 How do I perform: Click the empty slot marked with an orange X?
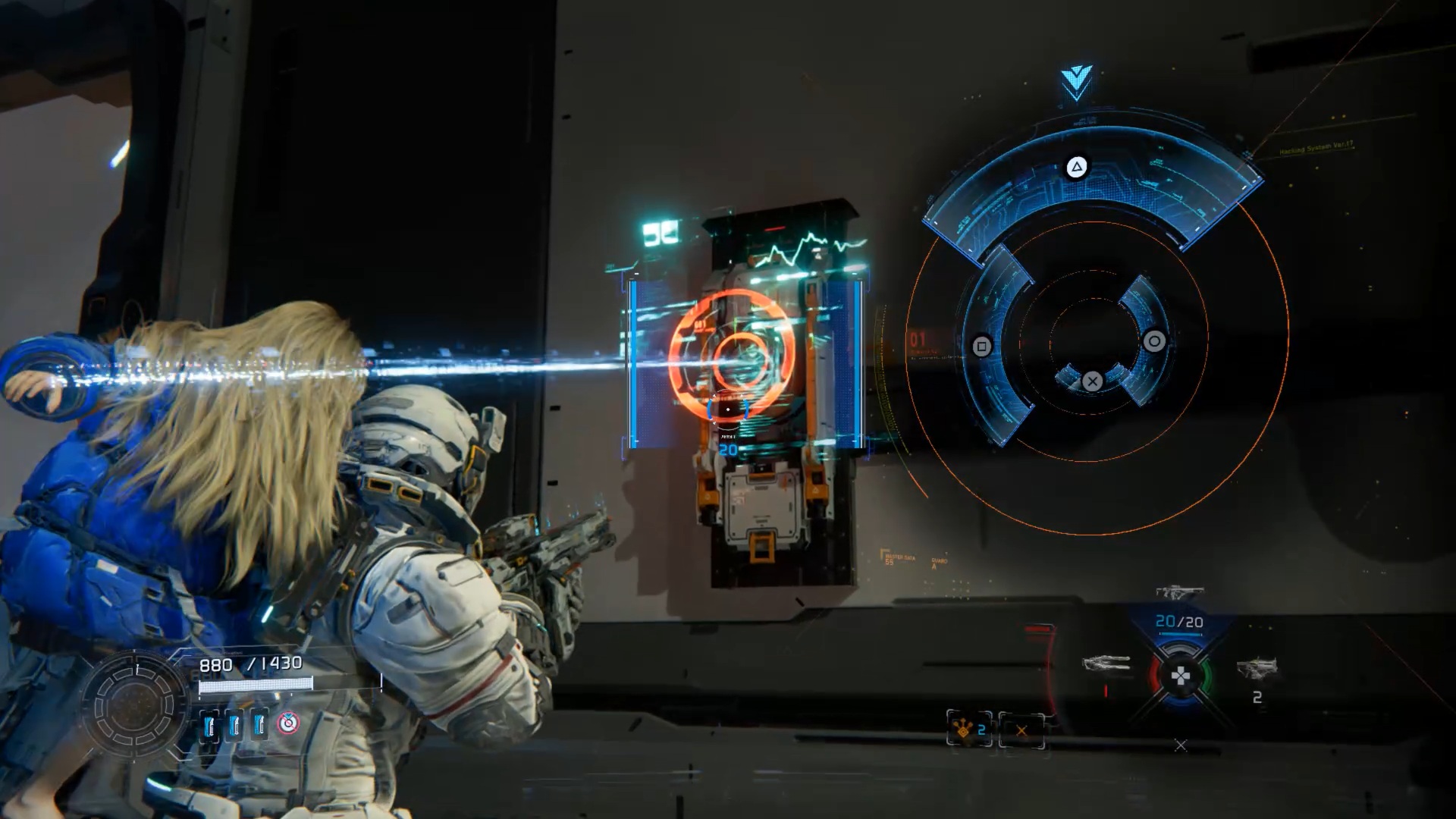point(1021,731)
